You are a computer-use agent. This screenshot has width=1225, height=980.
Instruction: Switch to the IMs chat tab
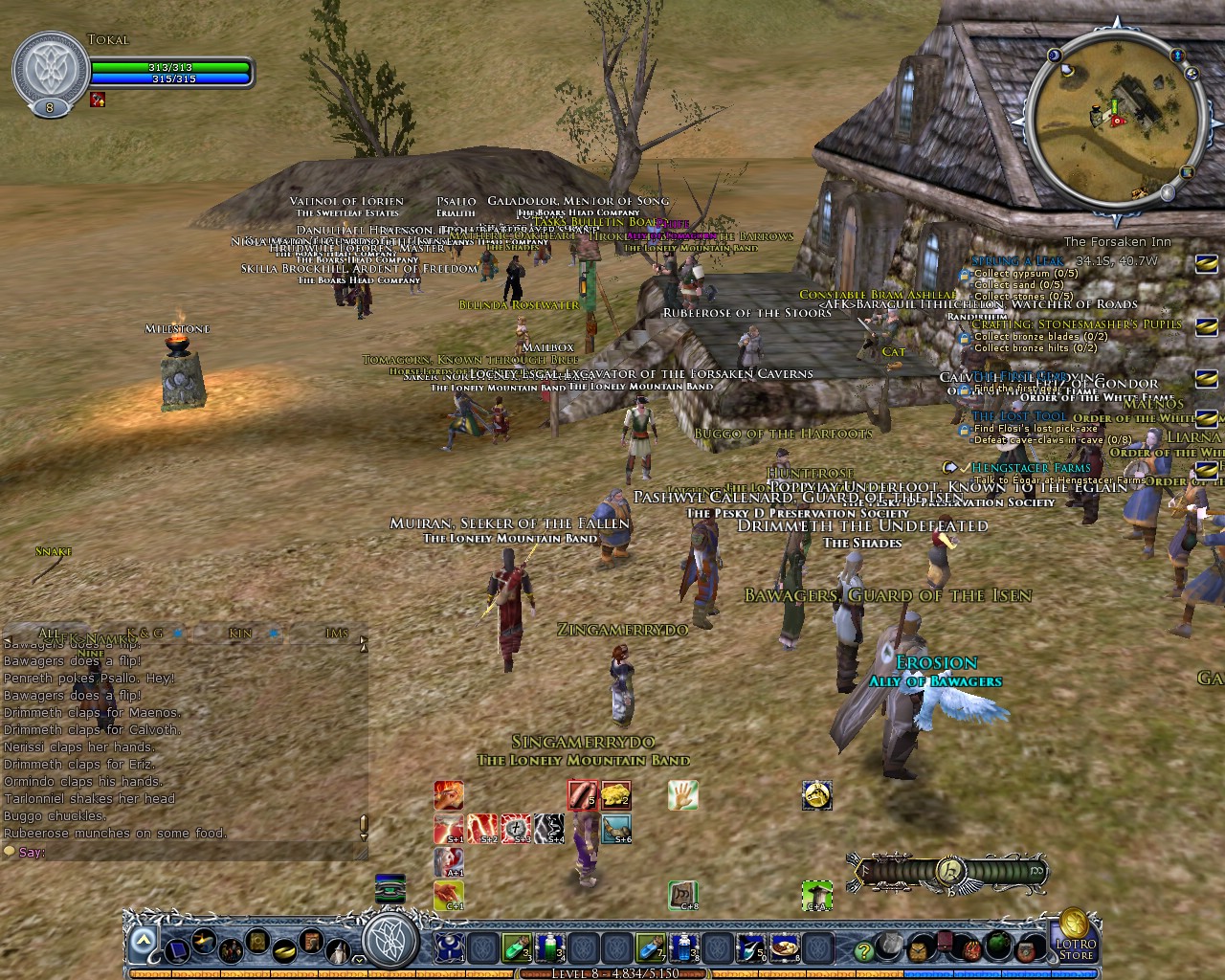(x=335, y=634)
